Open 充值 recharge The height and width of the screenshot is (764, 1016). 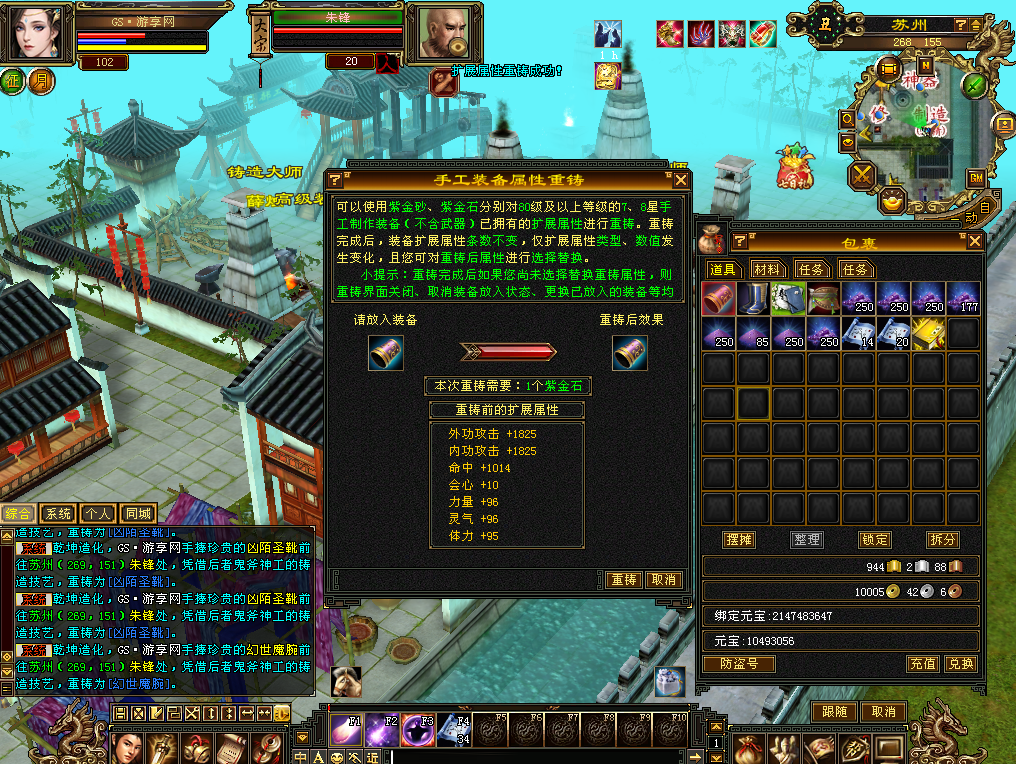click(922, 664)
